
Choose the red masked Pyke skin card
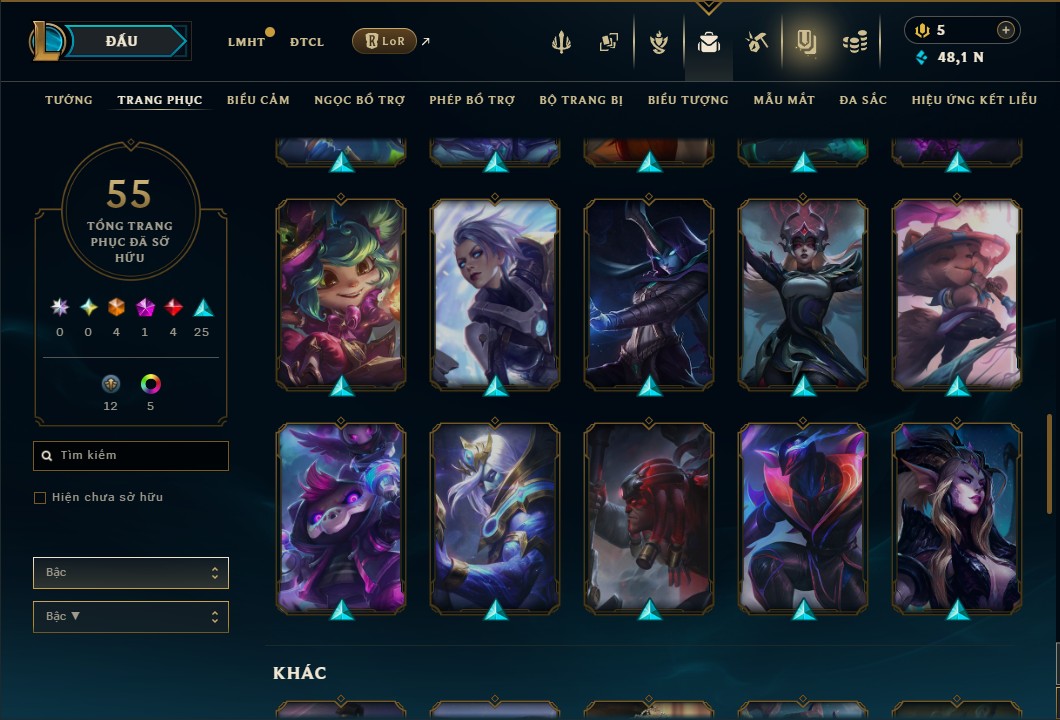[649, 517]
